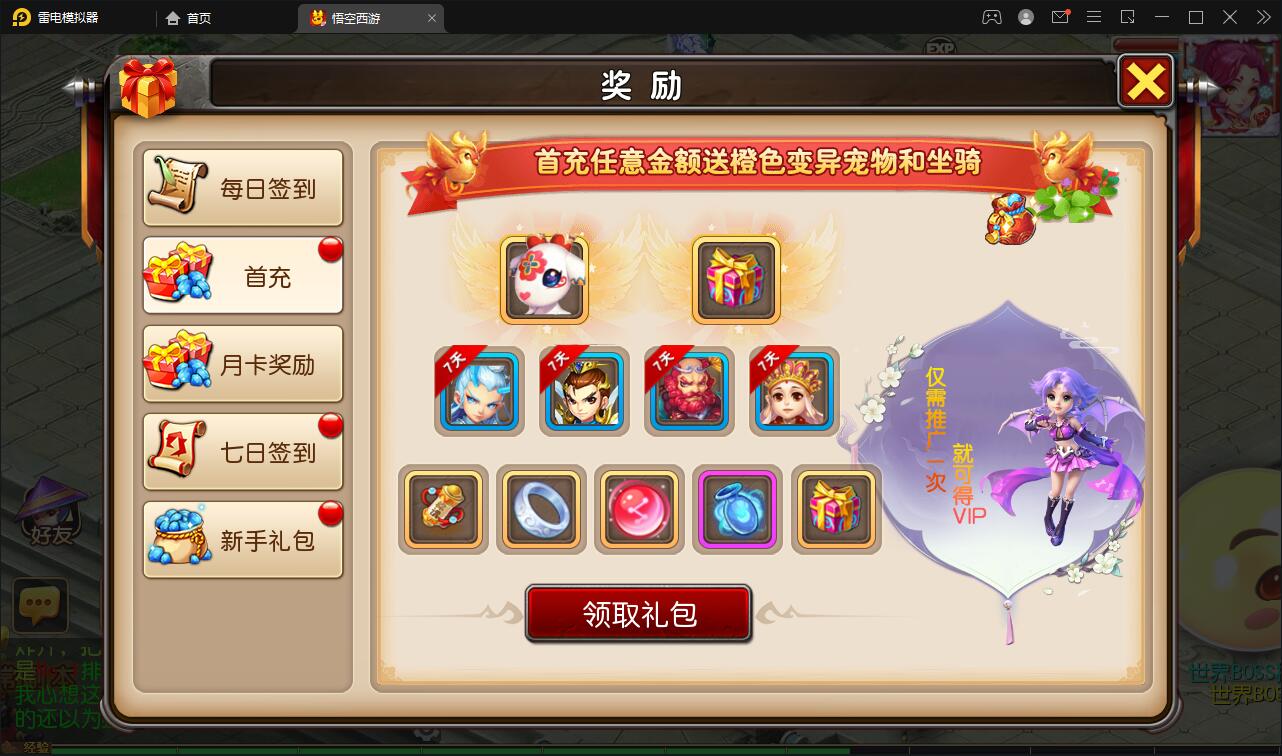Click the golden gift box reward icon

(737, 278)
